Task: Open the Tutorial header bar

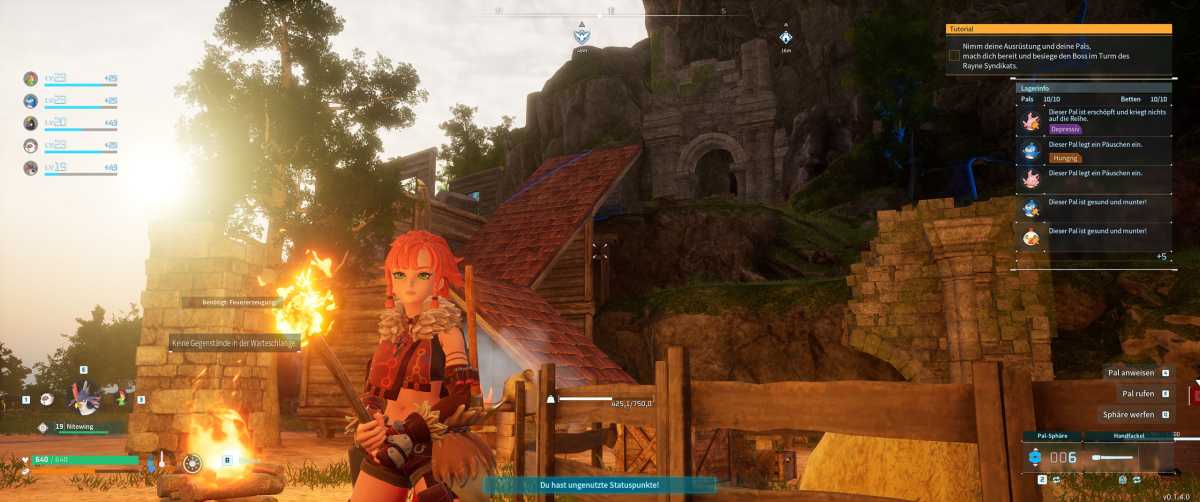Action: 1059,29
